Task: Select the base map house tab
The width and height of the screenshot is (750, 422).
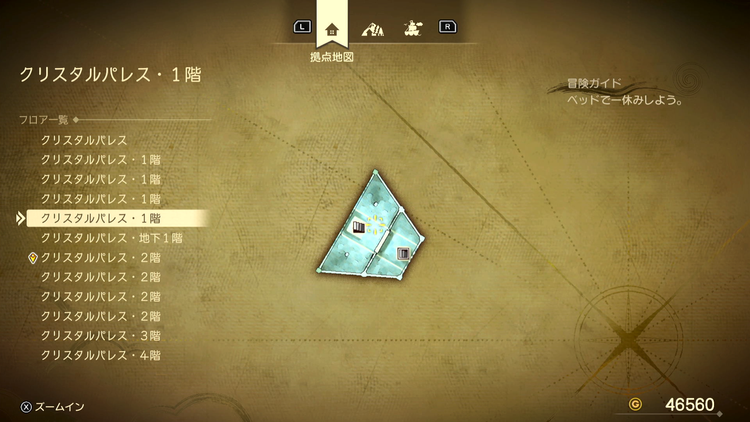Action: pyautogui.click(x=333, y=28)
